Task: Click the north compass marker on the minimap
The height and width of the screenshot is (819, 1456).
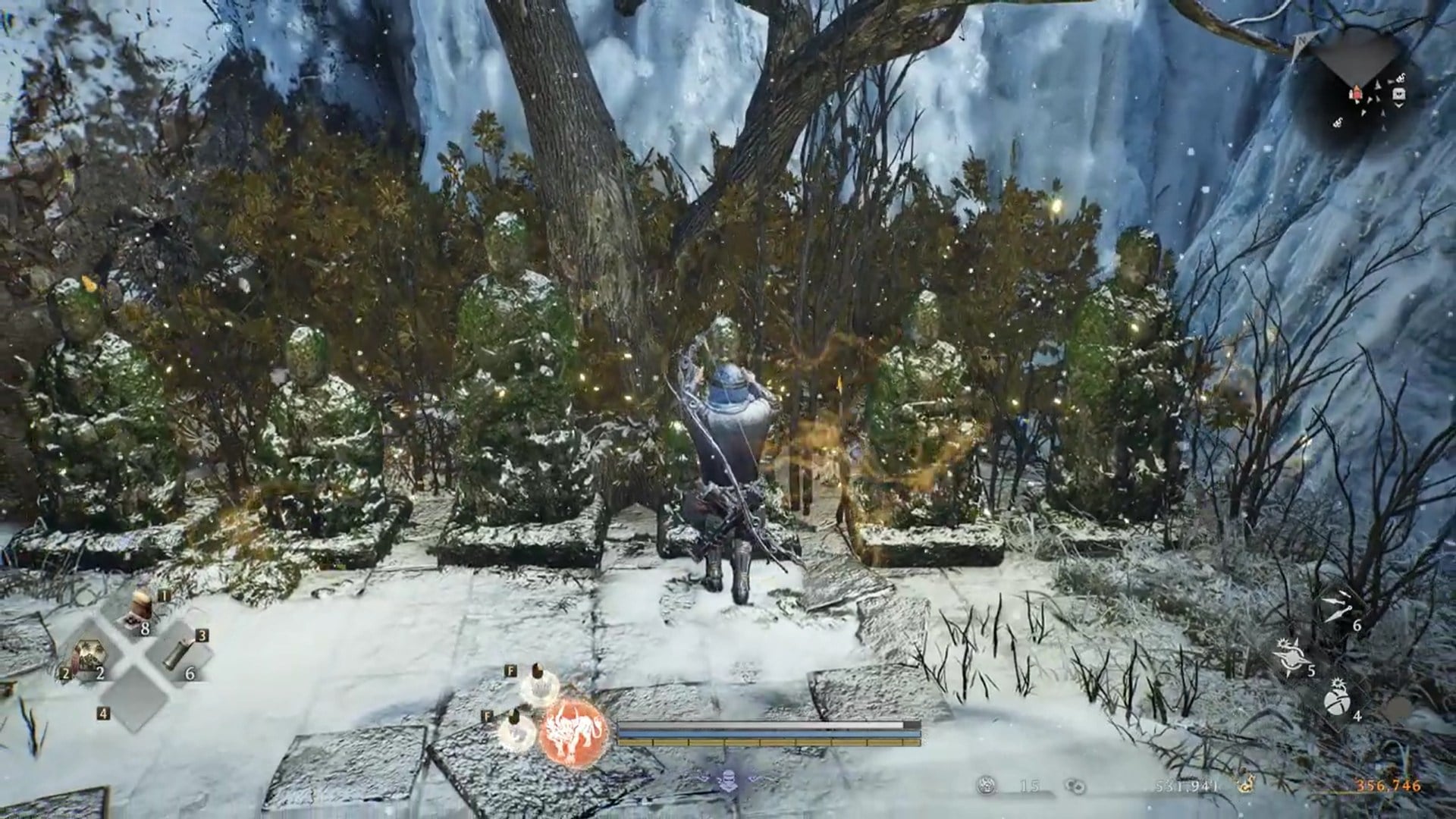Action: (x=1302, y=40)
